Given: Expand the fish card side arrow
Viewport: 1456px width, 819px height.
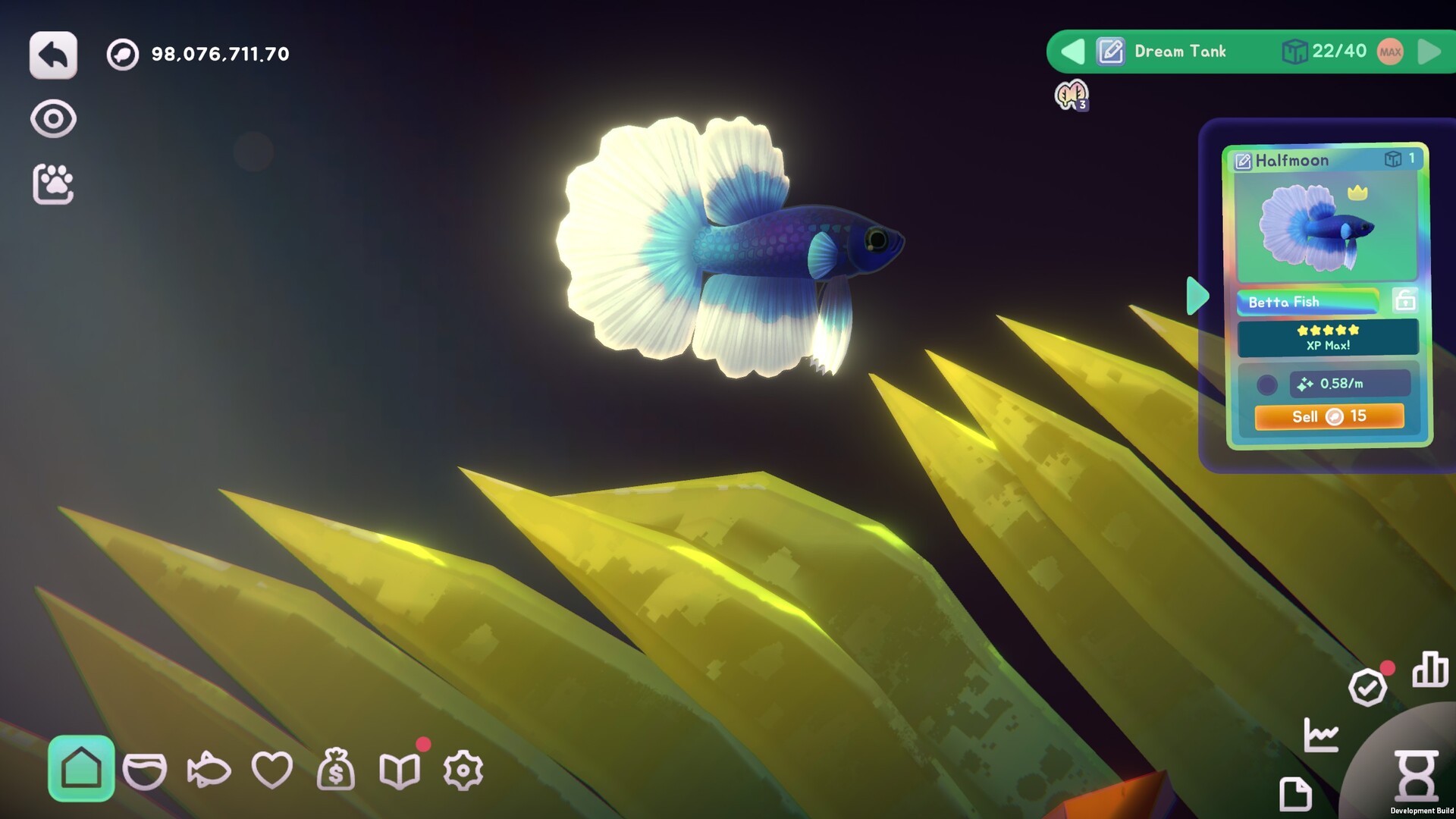Looking at the screenshot, I should coord(1197,296).
